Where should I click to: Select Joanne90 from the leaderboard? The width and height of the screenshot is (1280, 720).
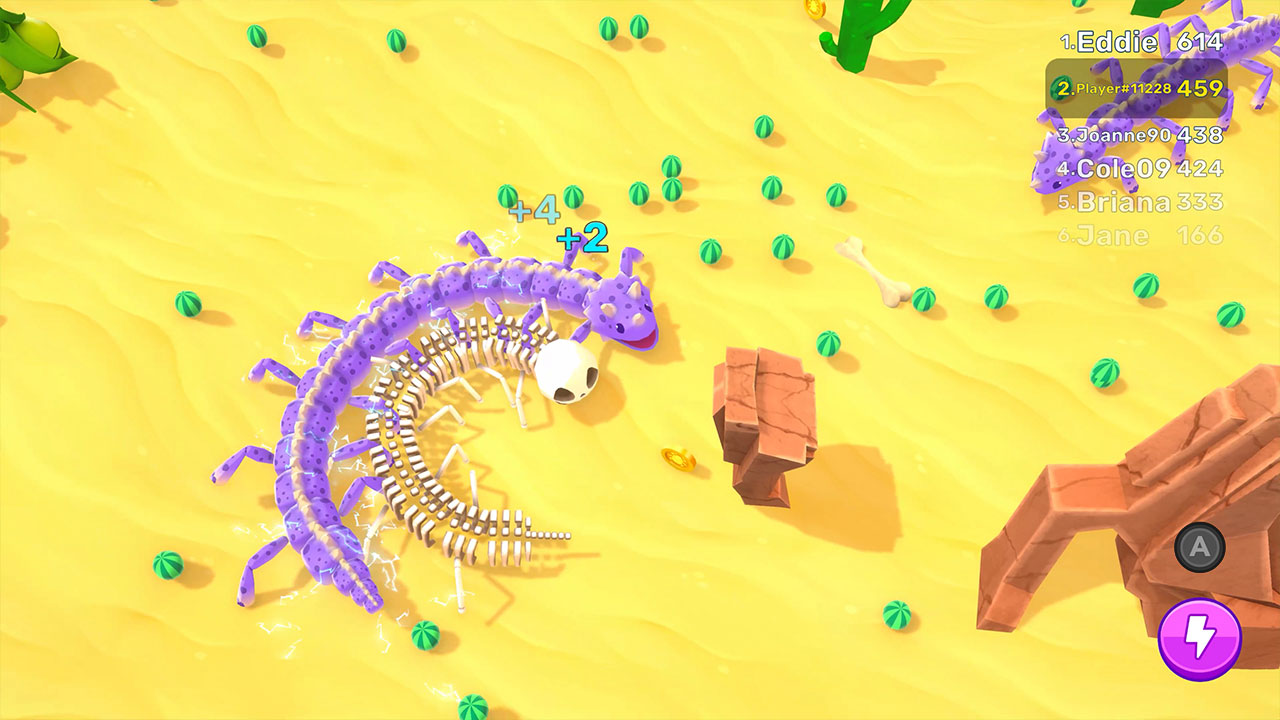click(1120, 133)
